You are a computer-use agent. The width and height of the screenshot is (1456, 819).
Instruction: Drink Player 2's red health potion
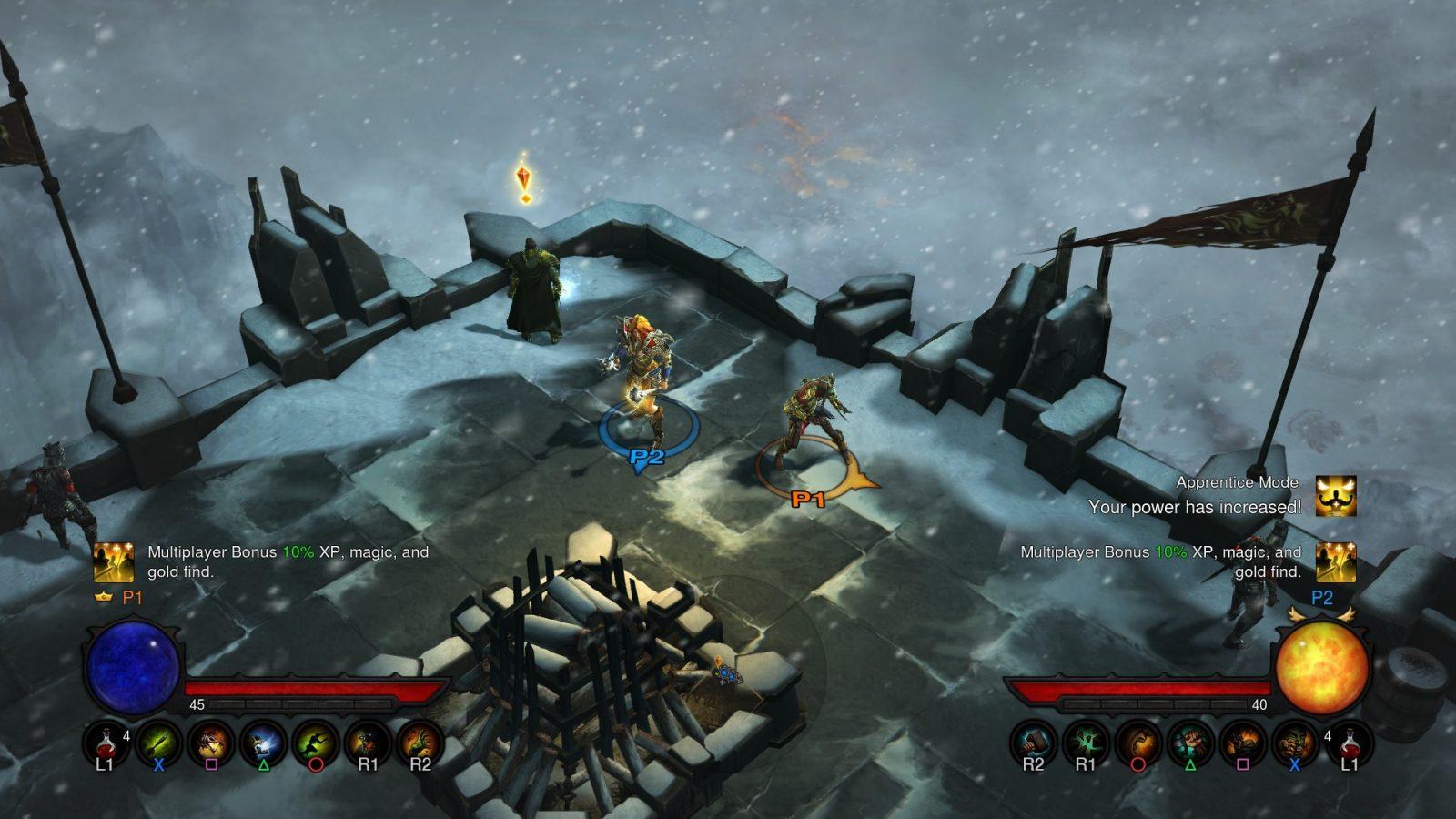click(1349, 743)
